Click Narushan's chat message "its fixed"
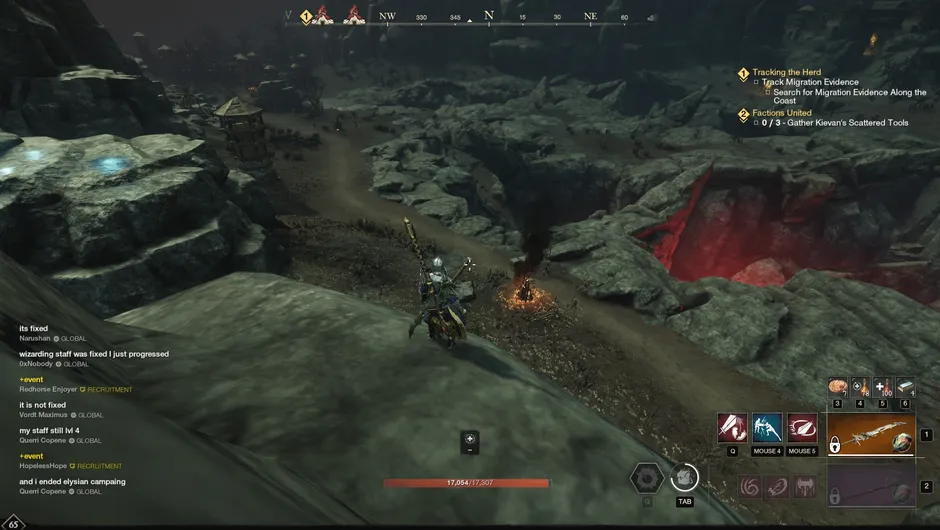Screen dimensions: 940x530 (34, 328)
